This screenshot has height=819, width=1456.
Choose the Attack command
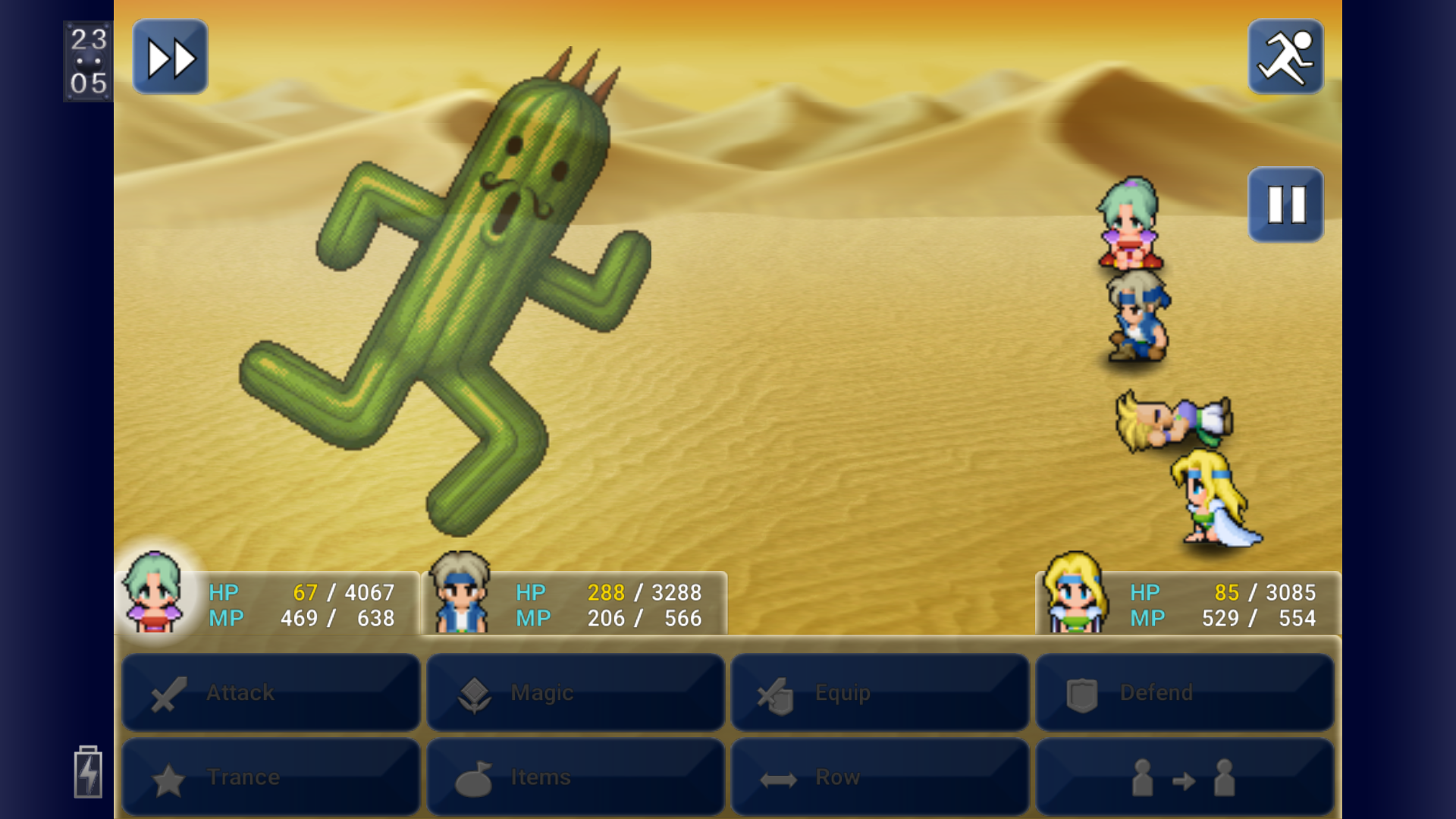(271, 692)
